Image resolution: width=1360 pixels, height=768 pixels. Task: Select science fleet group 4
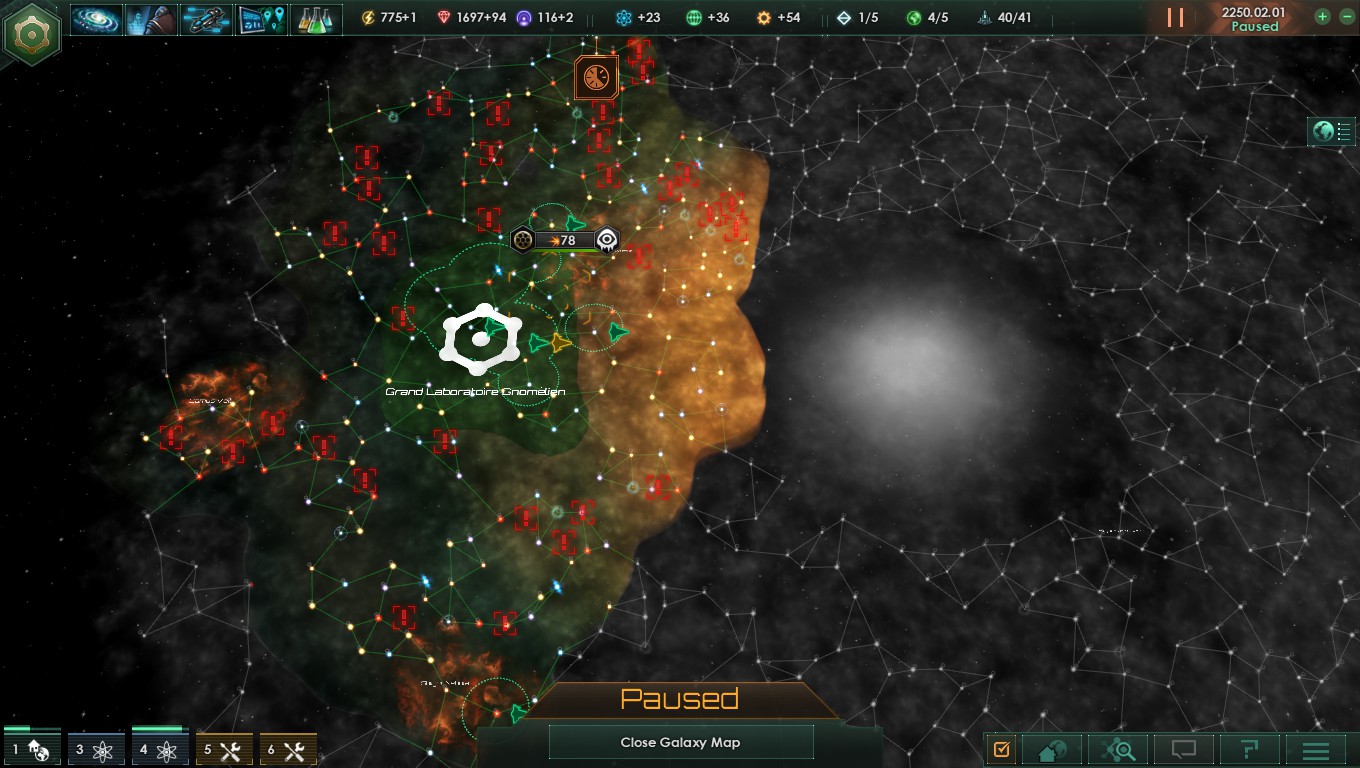click(160, 749)
